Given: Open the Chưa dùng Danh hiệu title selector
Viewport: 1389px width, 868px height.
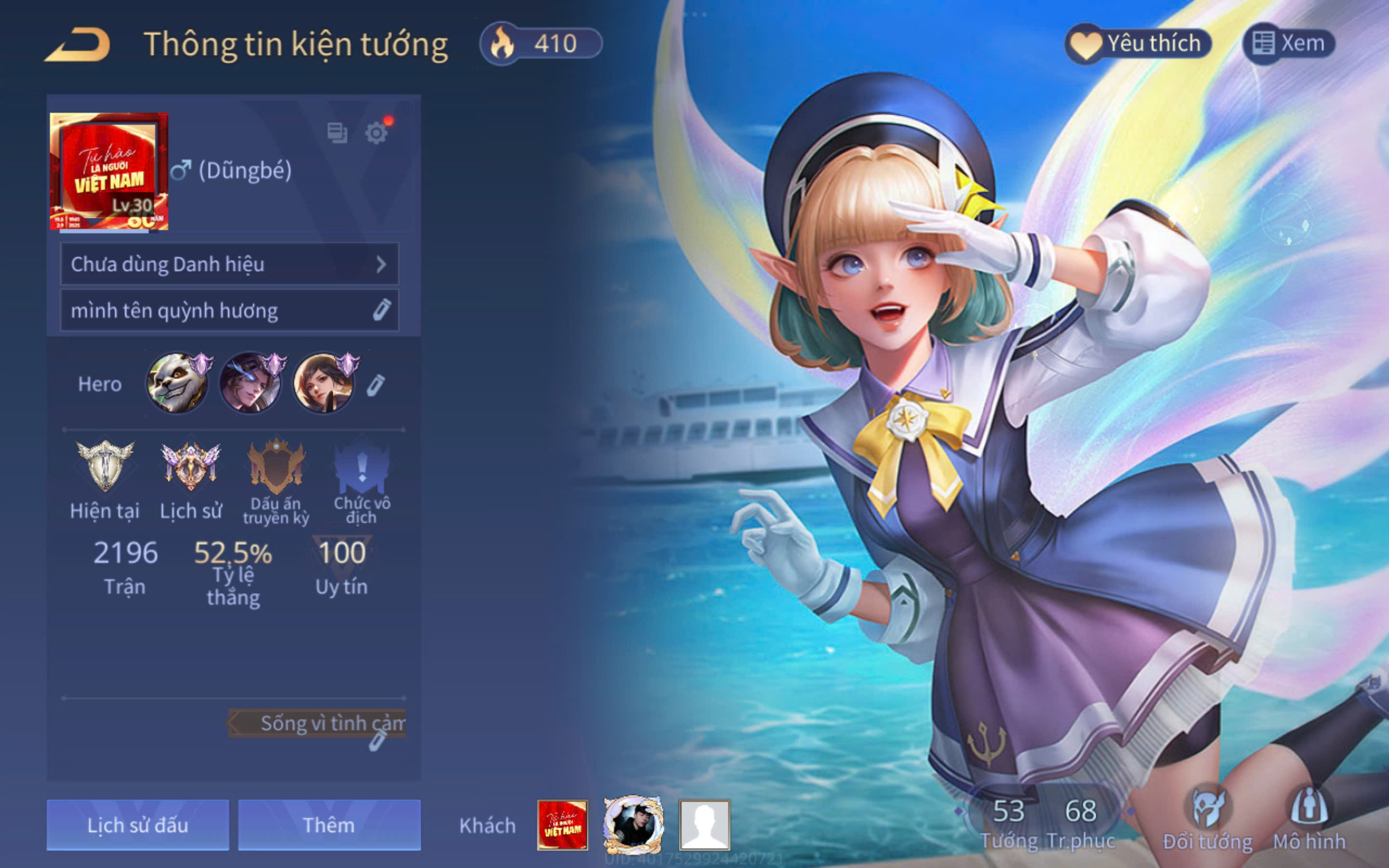Looking at the screenshot, I should coord(229,264).
